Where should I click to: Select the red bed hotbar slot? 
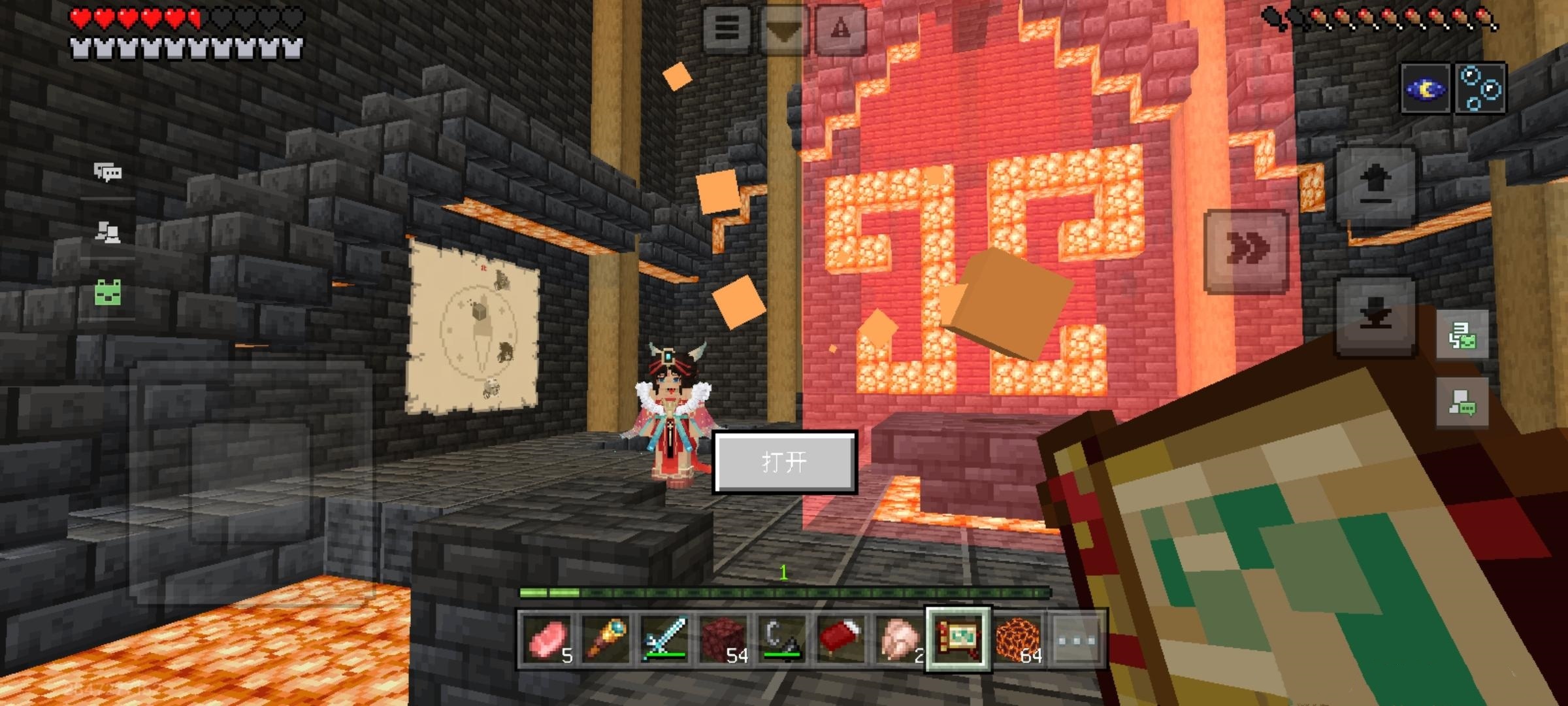(841, 639)
